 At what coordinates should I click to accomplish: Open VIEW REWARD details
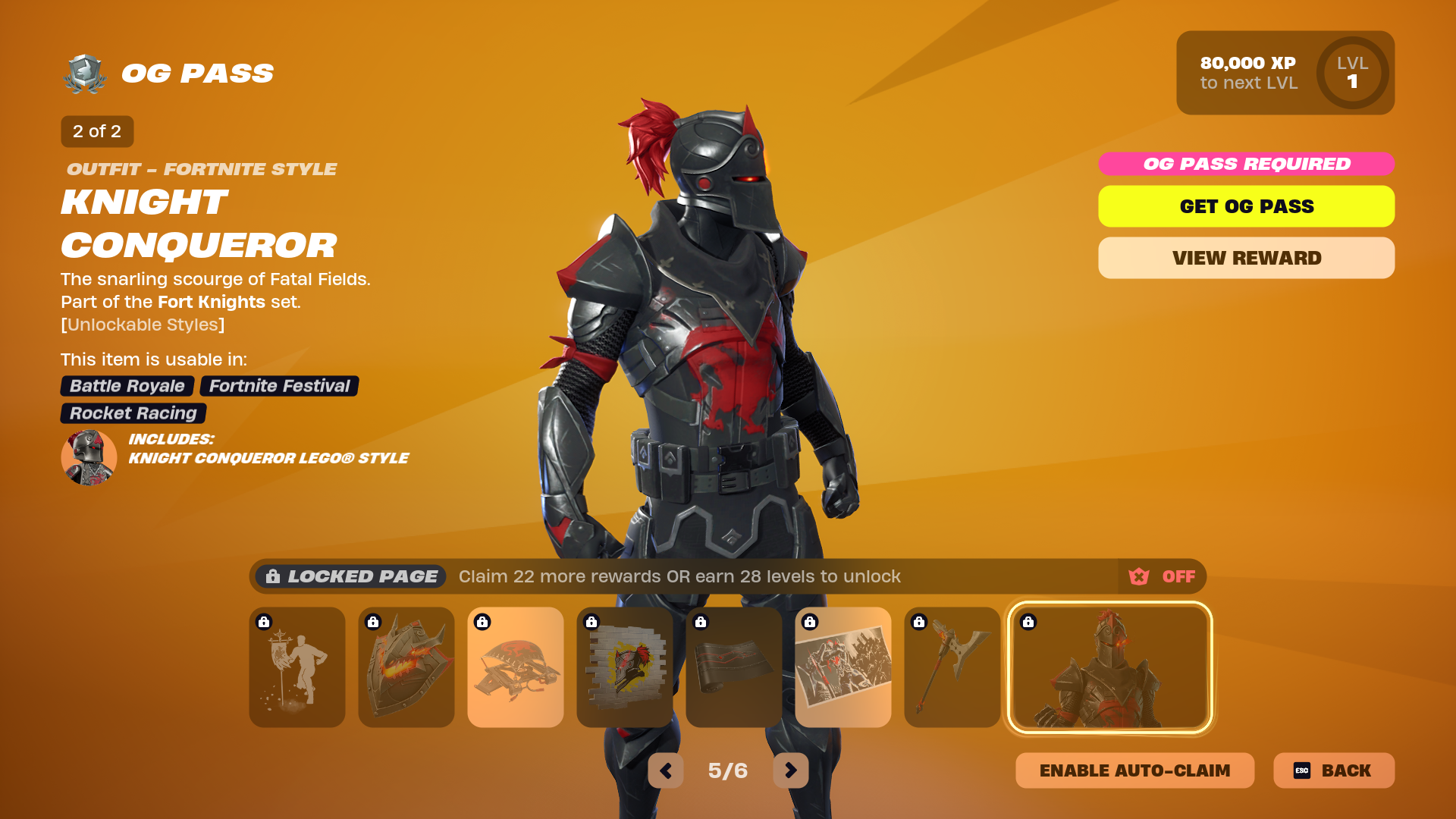pos(1246,258)
